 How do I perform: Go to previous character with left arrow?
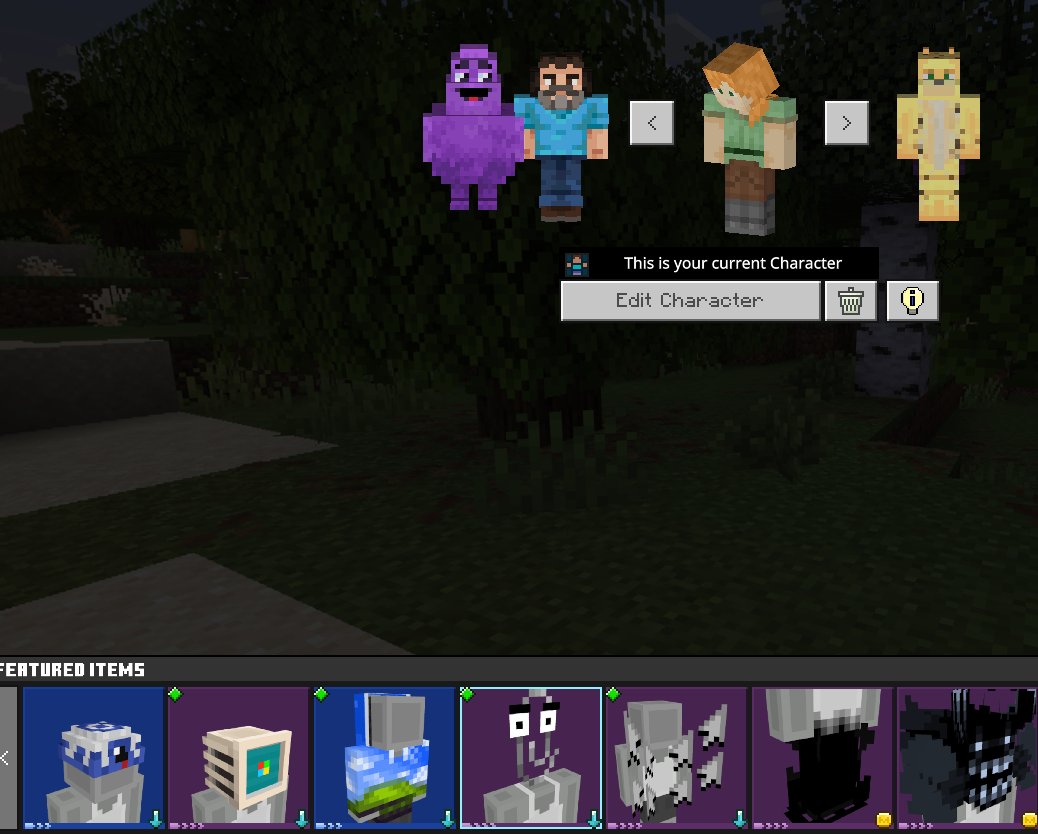[x=652, y=123]
